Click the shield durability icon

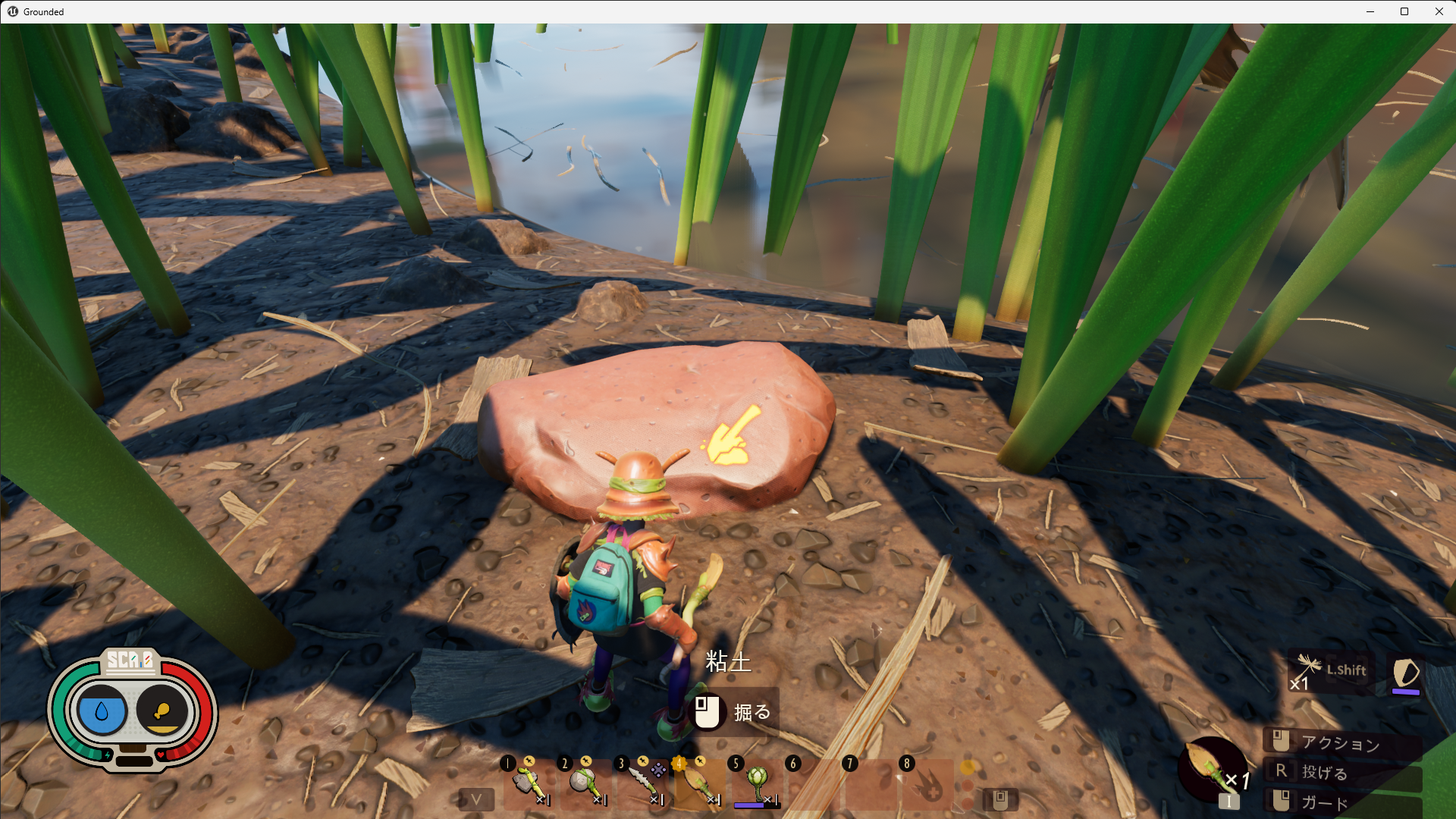click(1406, 673)
